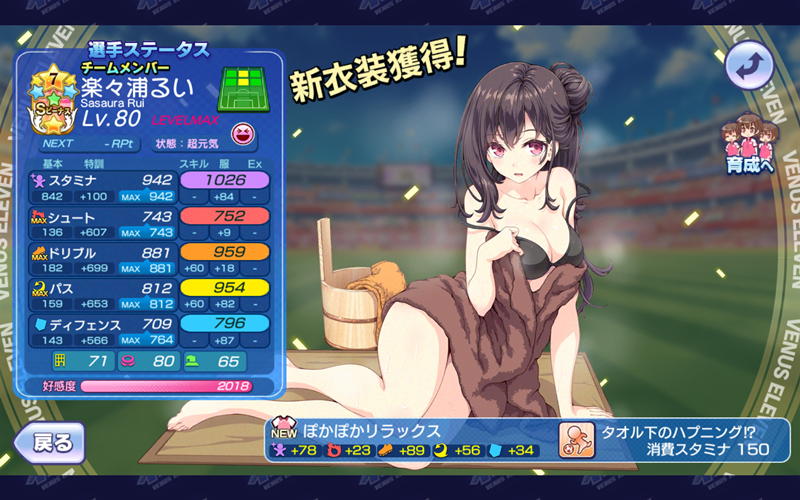The height and width of the screenshot is (500, 800).
Task: Open the タオル下のハプニング skill icon
Action: (577, 440)
